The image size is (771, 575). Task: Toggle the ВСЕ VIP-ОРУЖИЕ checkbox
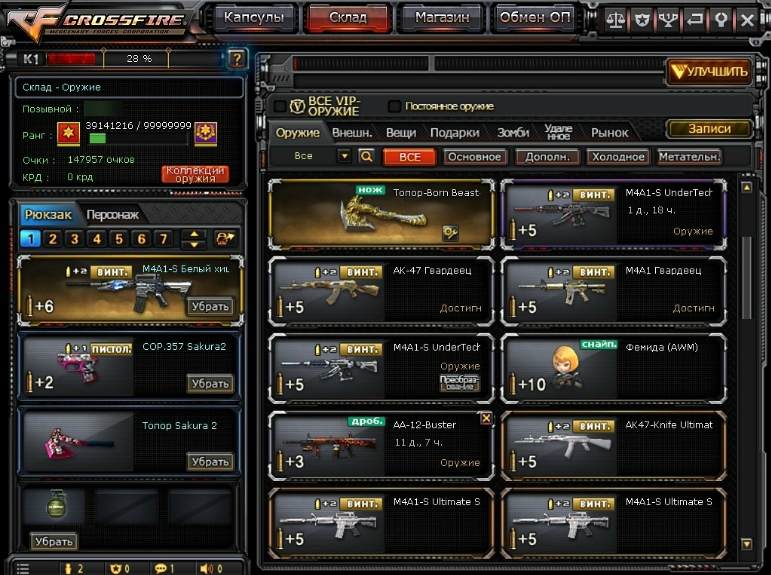(280, 106)
